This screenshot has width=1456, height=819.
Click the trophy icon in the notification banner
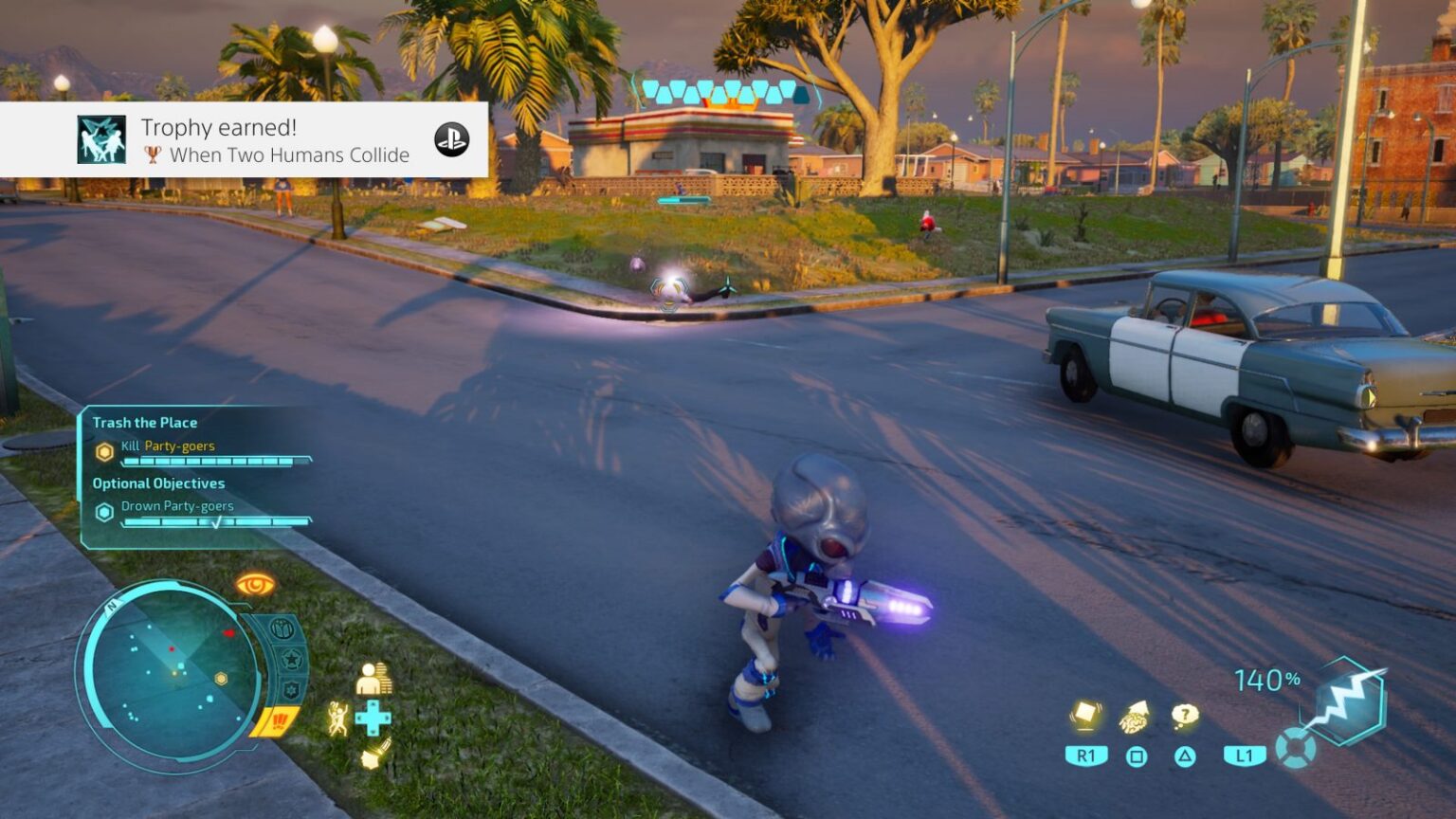pyautogui.click(x=153, y=155)
